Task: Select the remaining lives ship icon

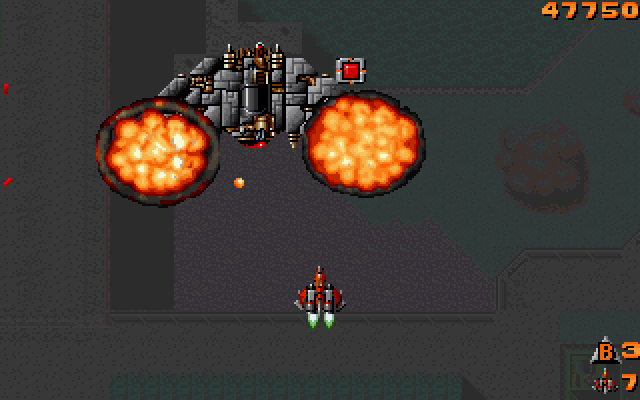Action: [x=604, y=381]
